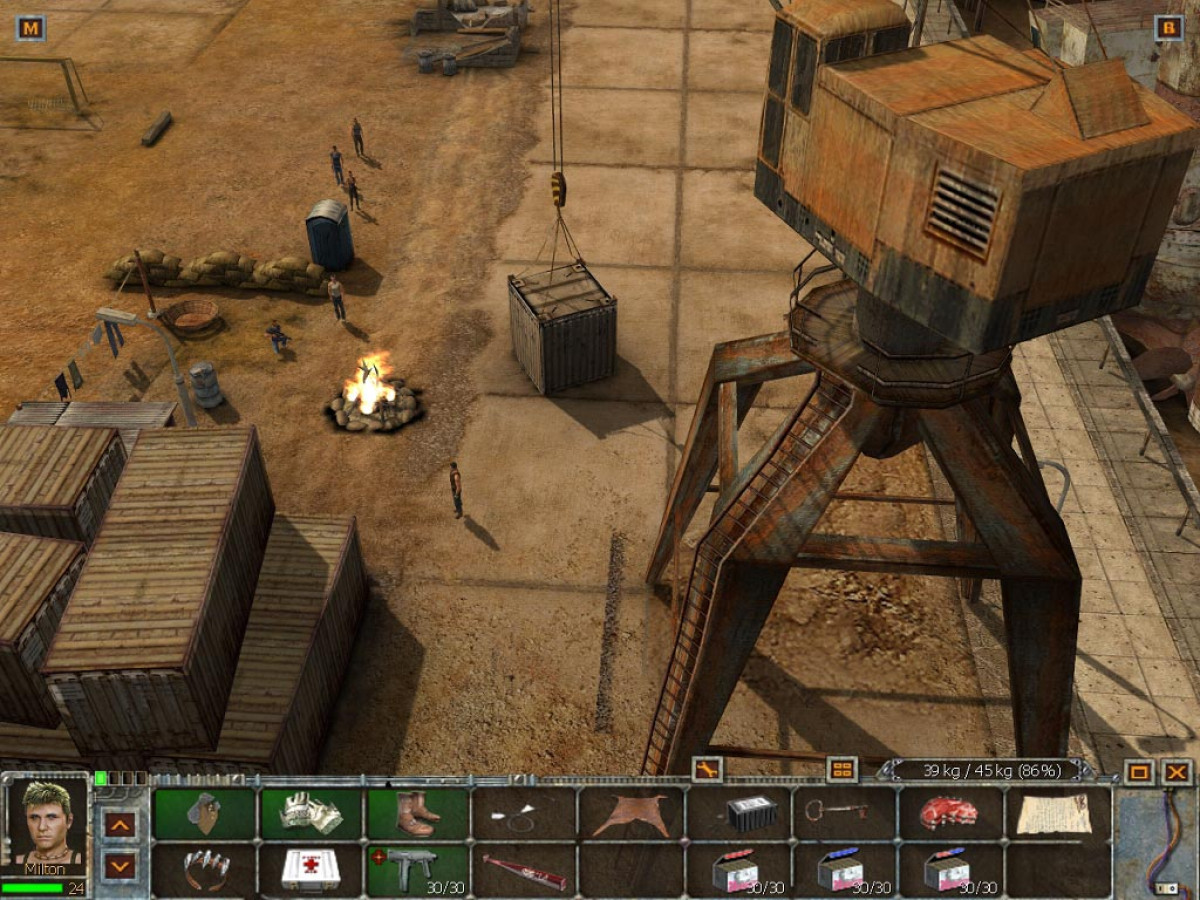The width and height of the screenshot is (1200, 900).
Task: Maximize the inventory panel with square button
Action: 1138,771
